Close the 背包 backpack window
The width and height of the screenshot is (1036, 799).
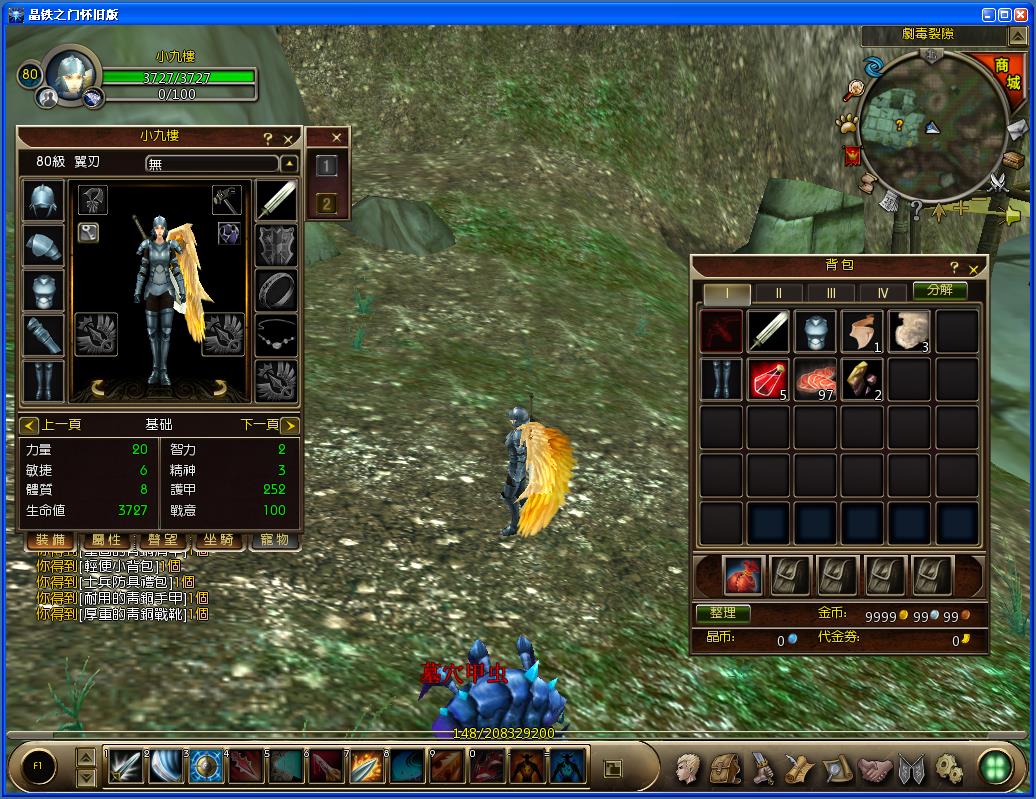tap(974, 268)
